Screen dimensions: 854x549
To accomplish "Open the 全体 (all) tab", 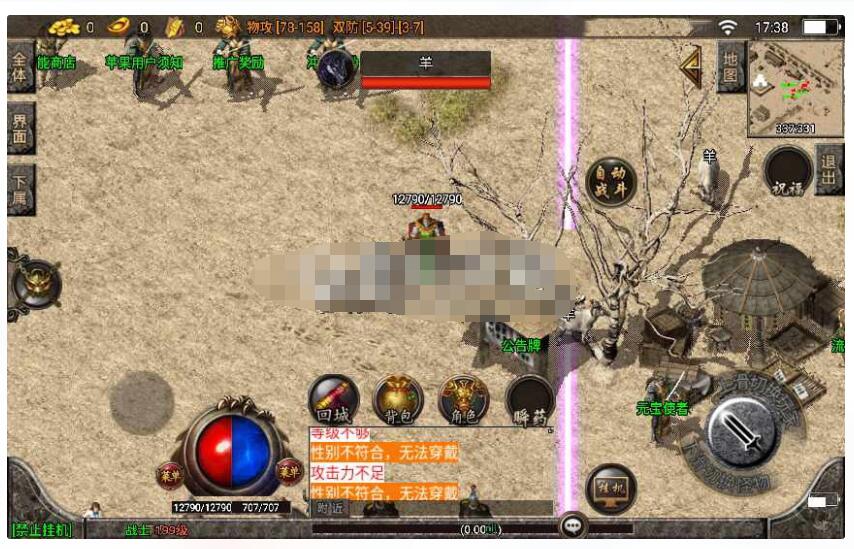I will click(20, 65).
